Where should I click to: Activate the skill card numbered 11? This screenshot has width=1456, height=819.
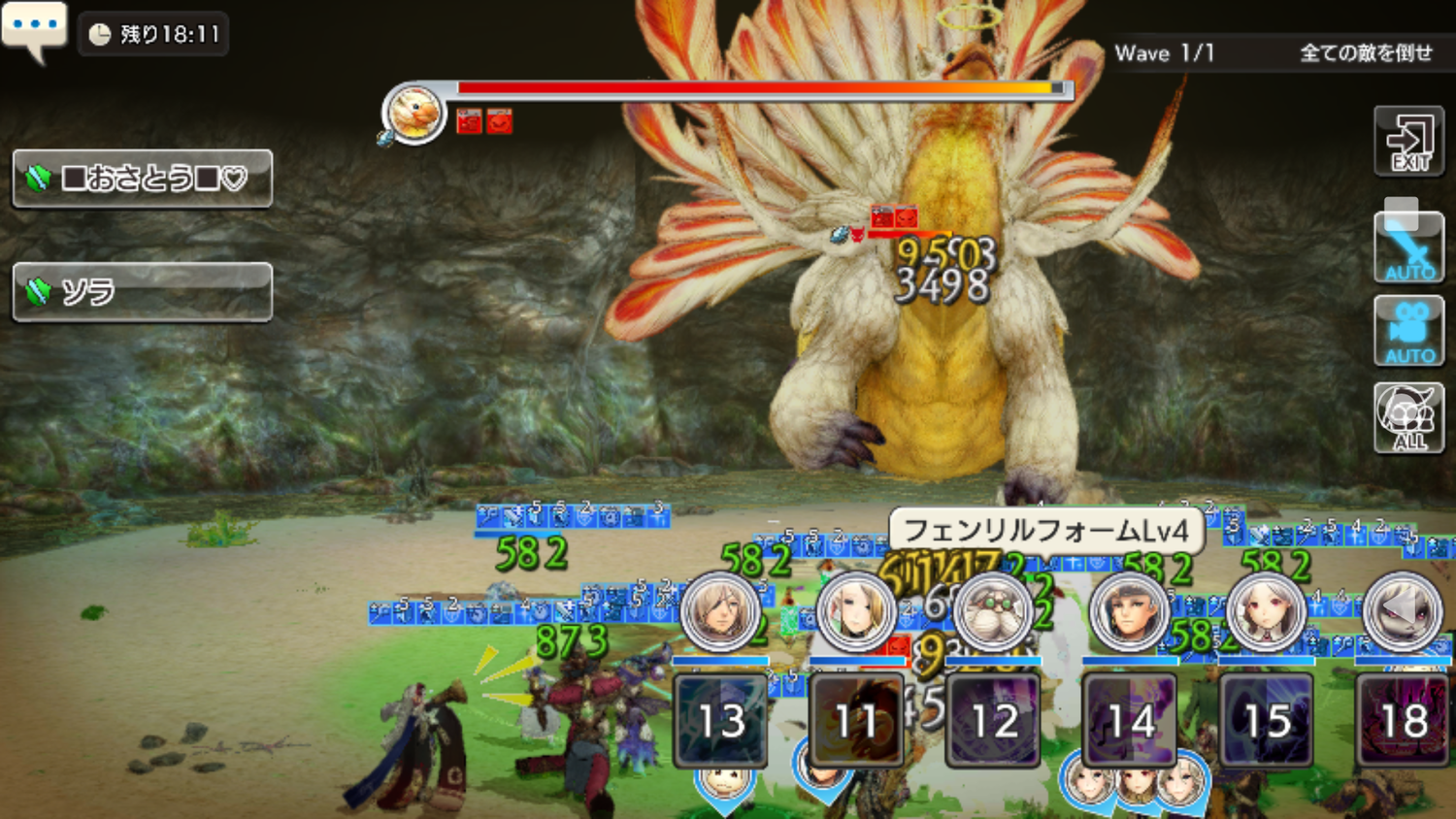point(857,720)
